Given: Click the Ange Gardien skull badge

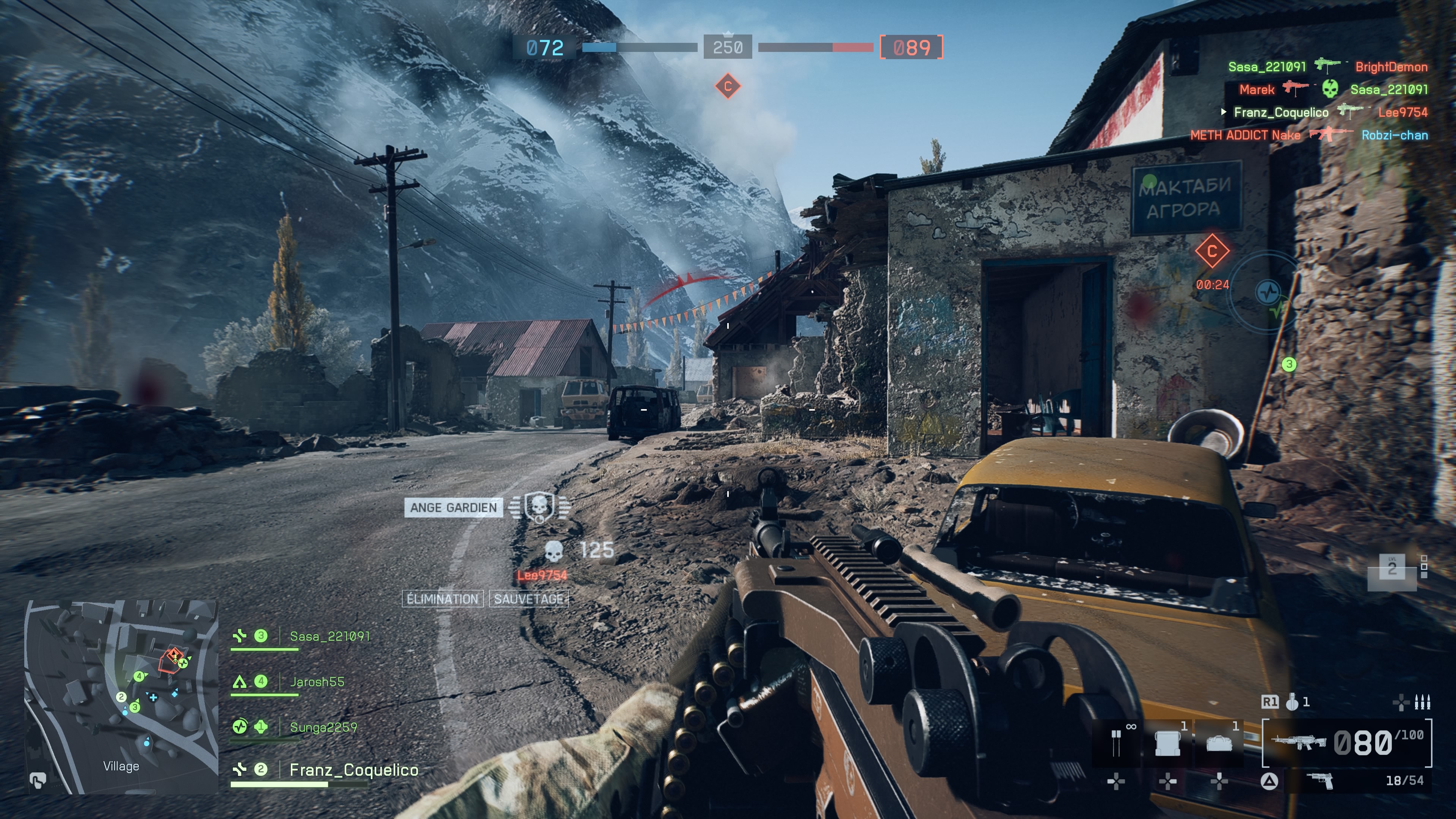Looking at the screenshot, I should 539,507.
